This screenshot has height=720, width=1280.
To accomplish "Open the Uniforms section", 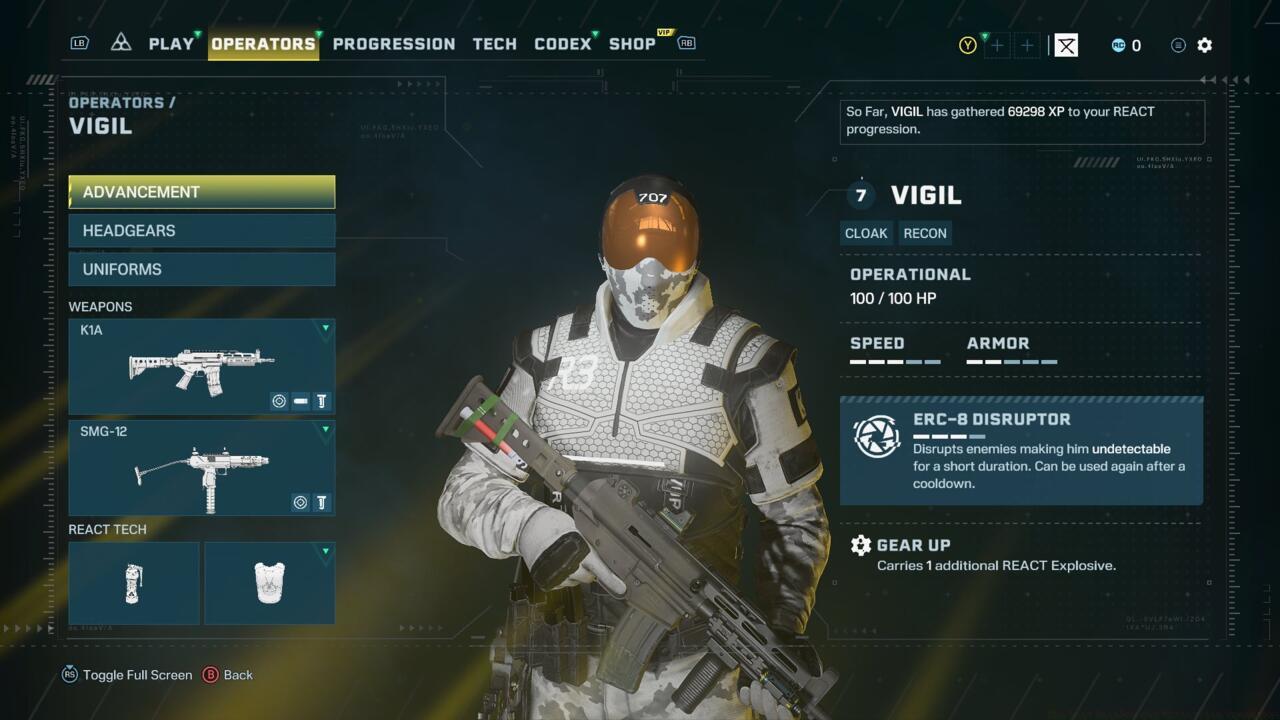I will tap(201, 268).
